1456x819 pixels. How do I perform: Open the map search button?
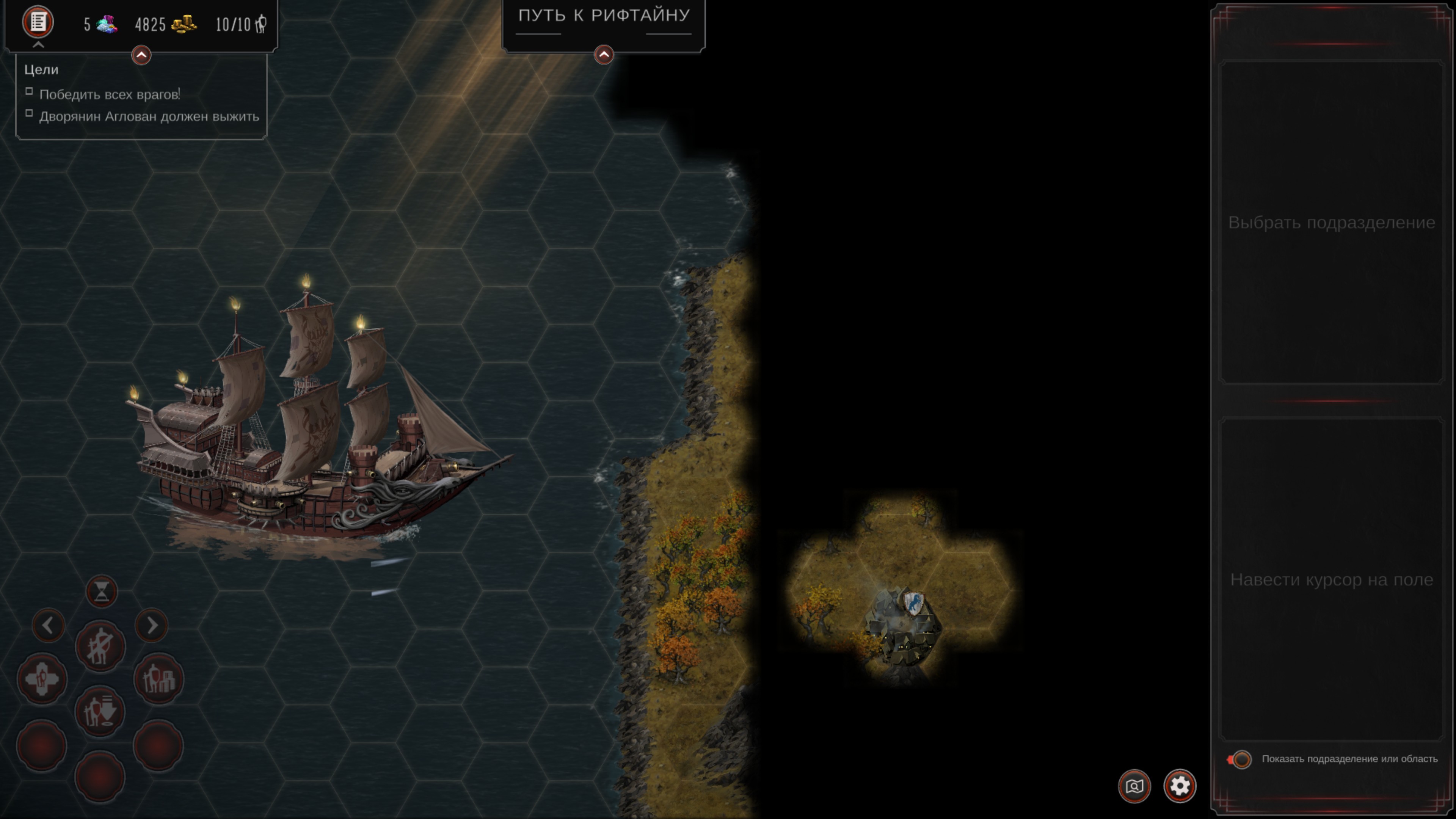[1134, 786]
